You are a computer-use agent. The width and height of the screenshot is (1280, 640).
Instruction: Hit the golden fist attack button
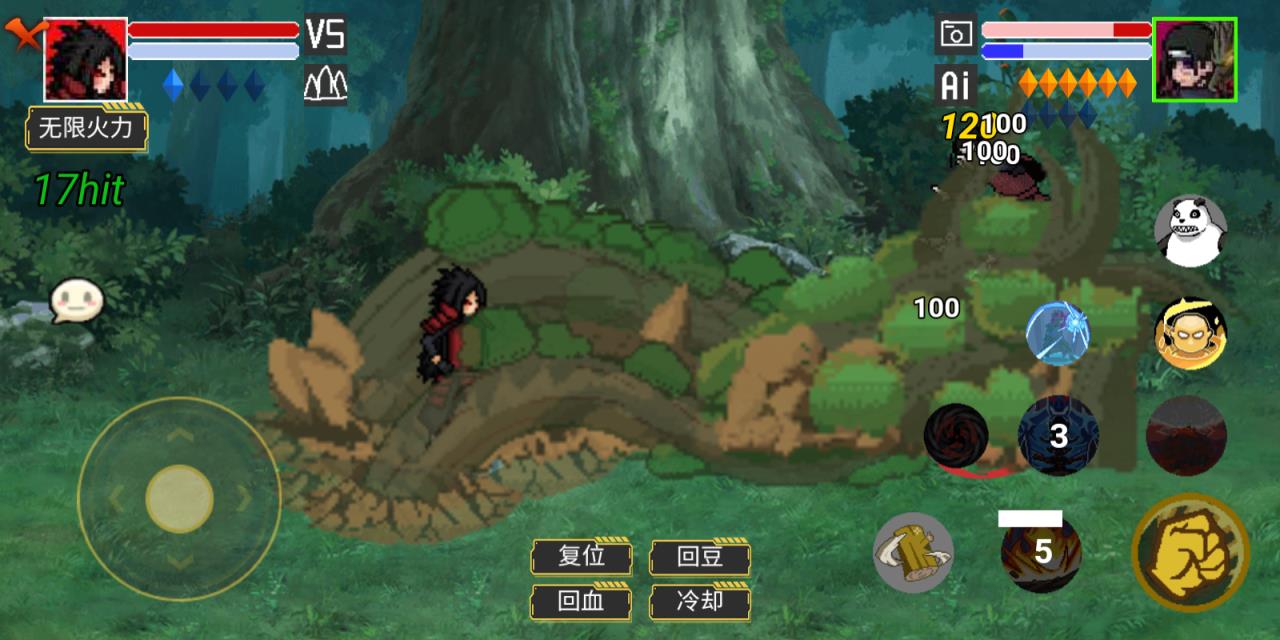coord(1190,552)
